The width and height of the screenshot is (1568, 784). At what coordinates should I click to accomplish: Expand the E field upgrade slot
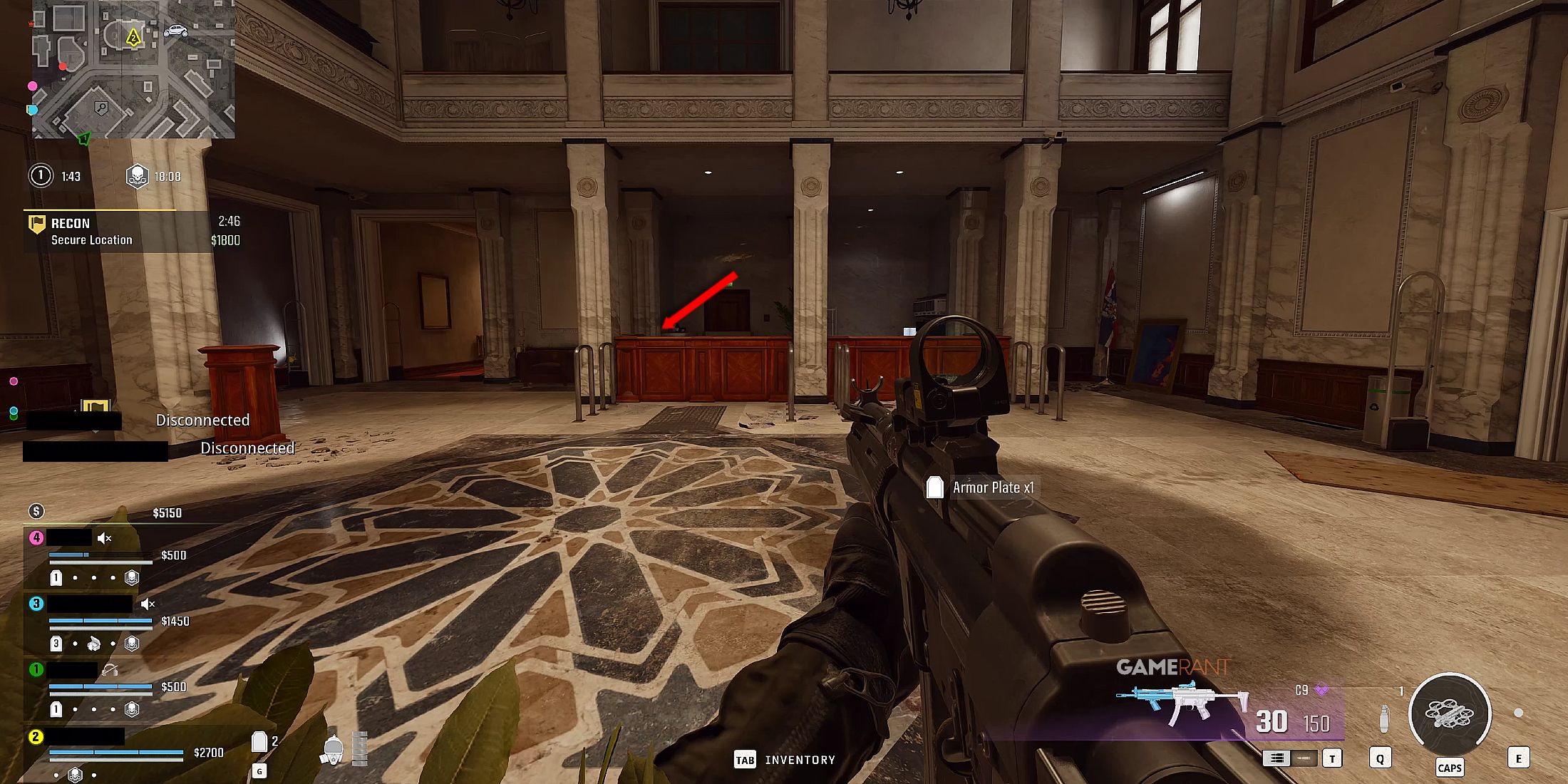[1520, 758]
